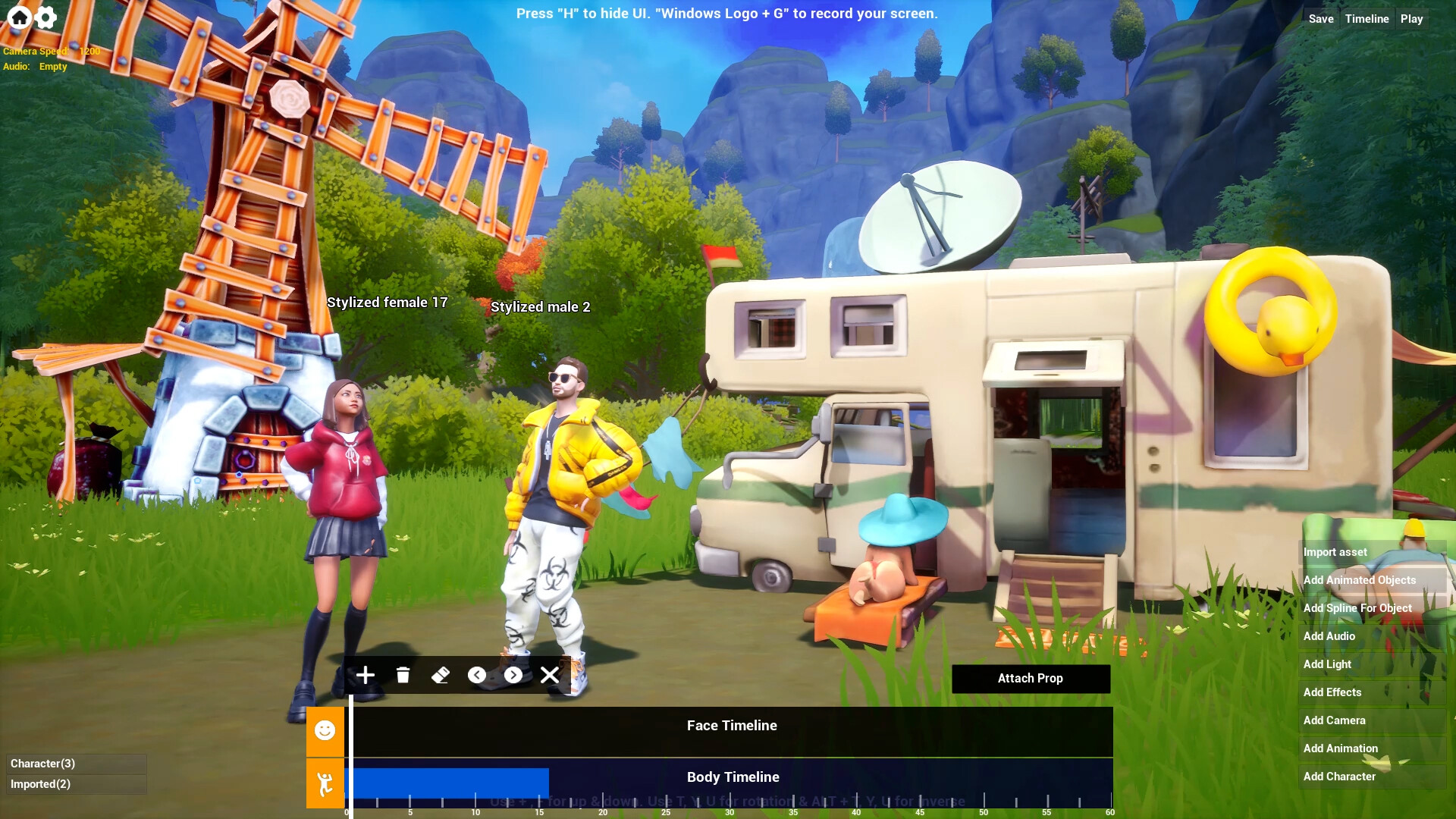Viewport: 1456px width, 819px height.
Task: Click the Save button
Action: [x=1320, y=18]
